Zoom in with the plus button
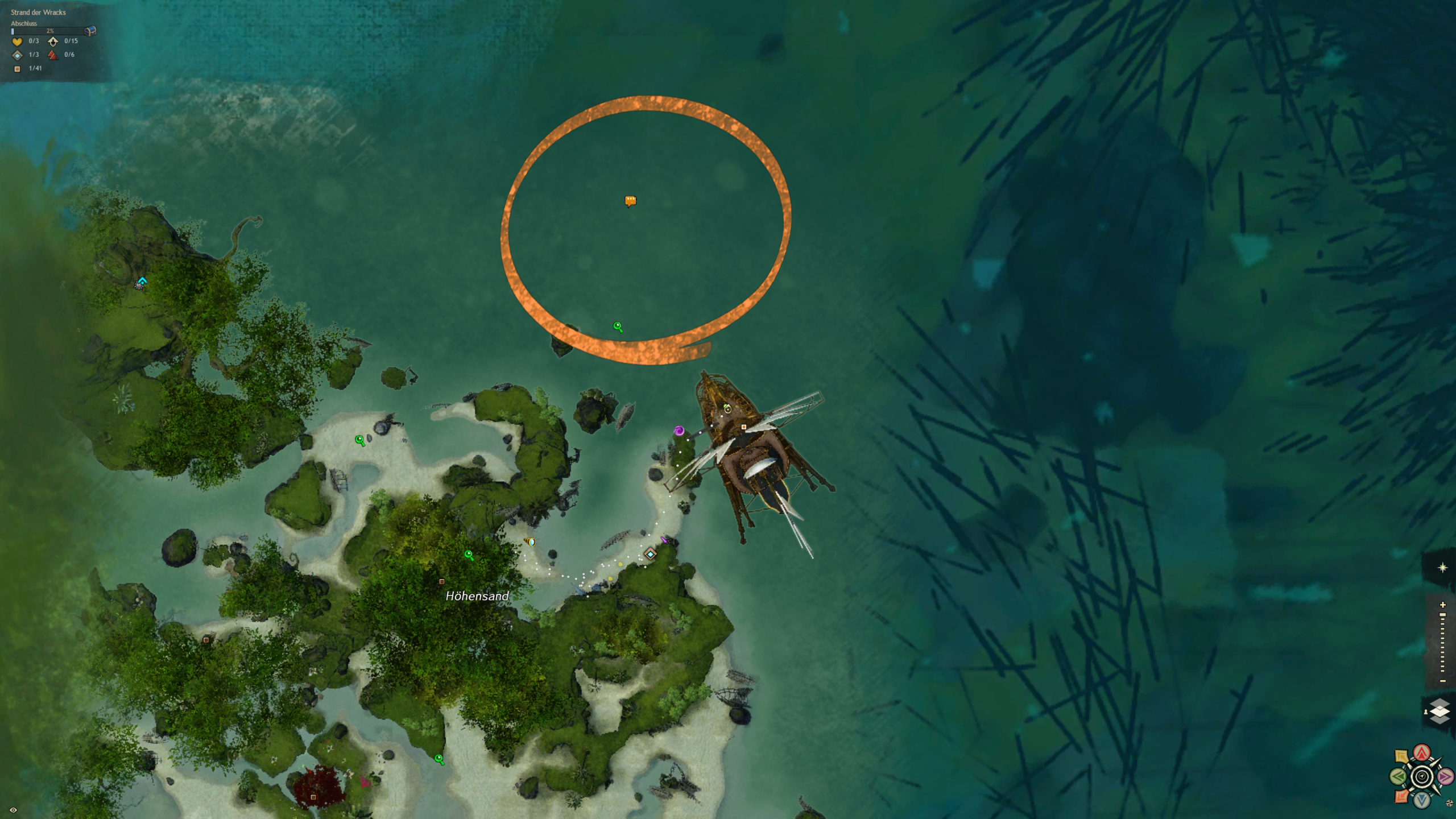This screenshot has width=1456, height=819. [x=1442, y=605]
